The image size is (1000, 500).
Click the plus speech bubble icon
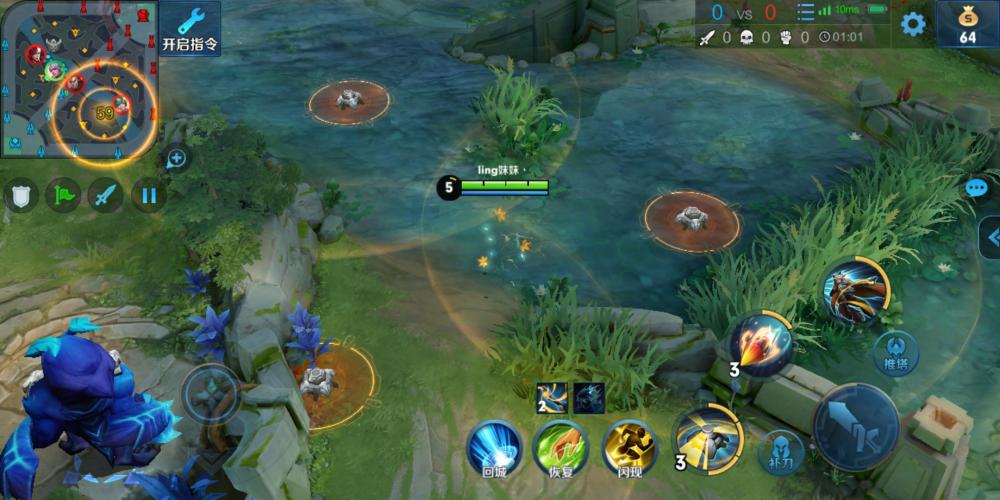177,158
